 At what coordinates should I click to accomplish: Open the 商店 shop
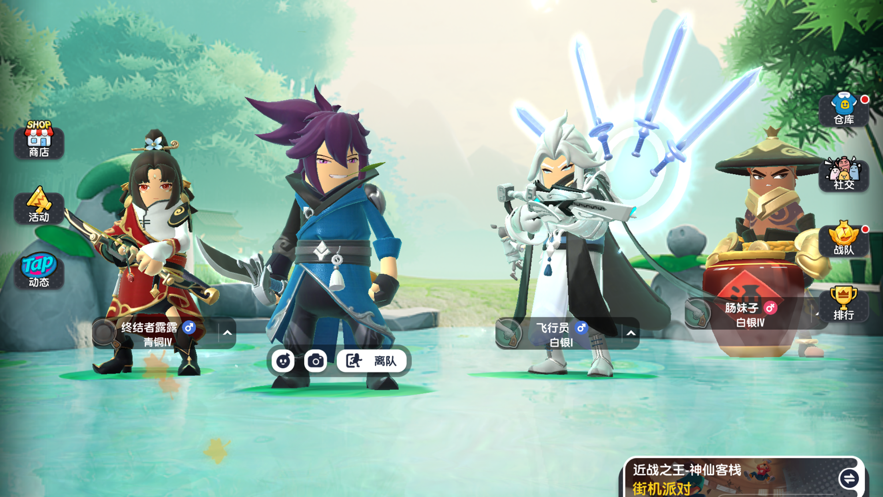[x=39, y=139]
